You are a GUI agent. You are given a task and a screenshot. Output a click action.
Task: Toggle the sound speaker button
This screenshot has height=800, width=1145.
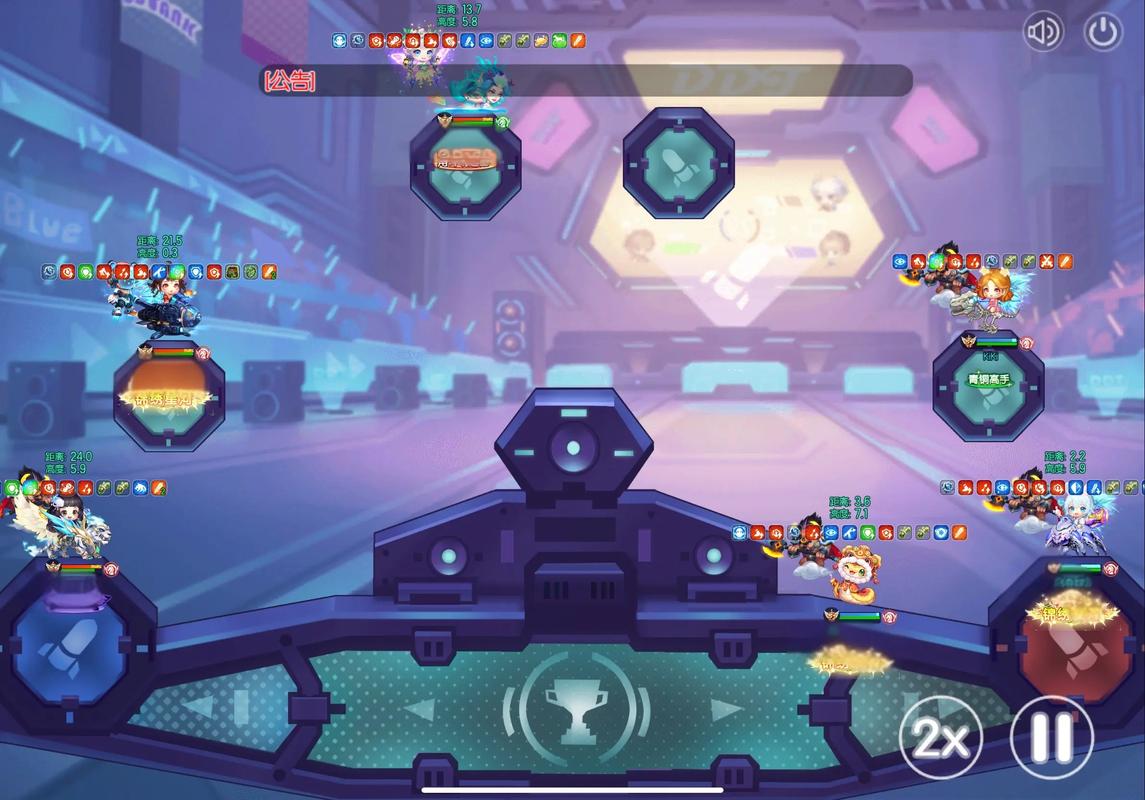point(1043,32)
